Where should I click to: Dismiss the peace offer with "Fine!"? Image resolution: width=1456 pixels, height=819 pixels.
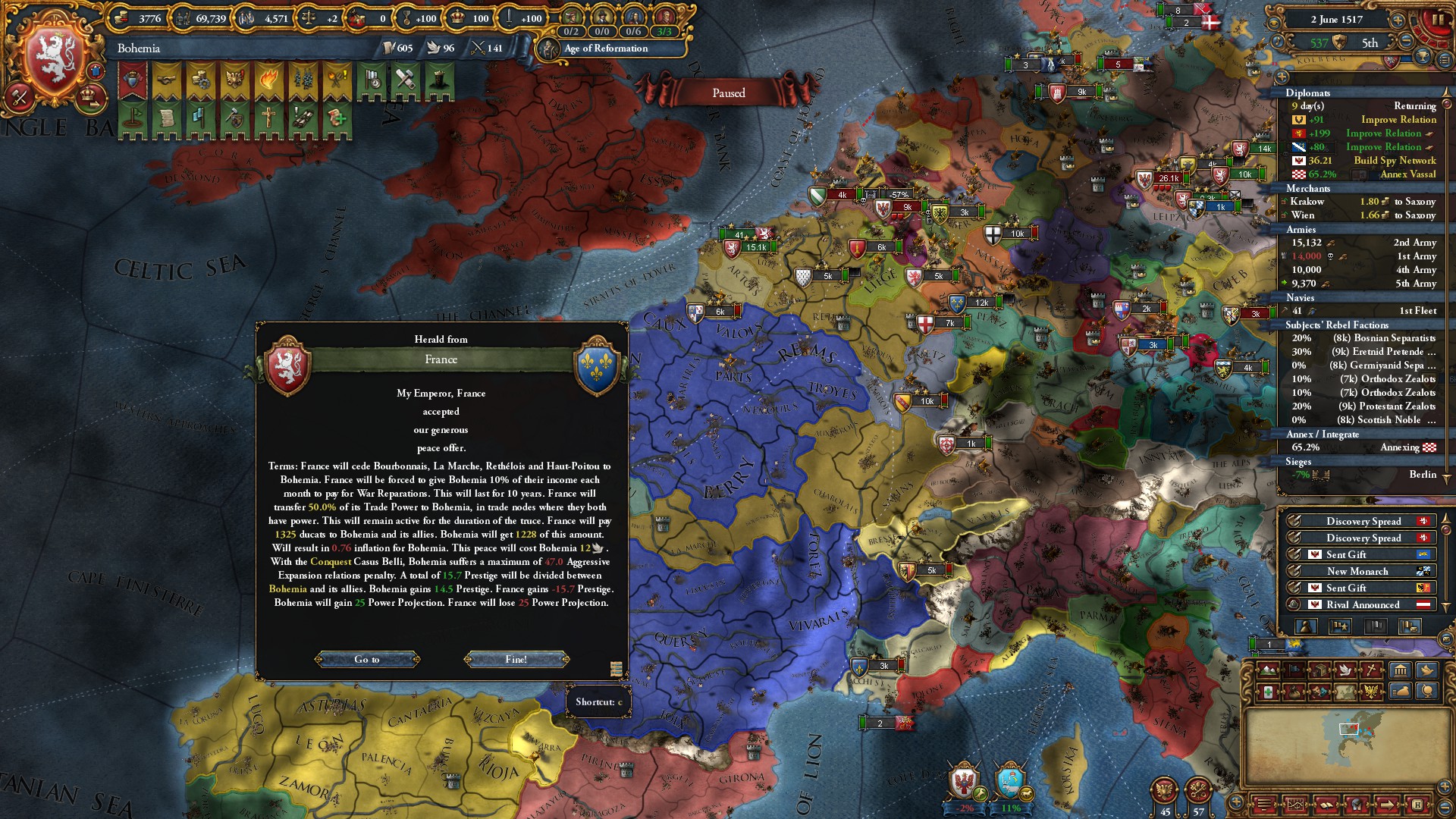coord(516,660)
